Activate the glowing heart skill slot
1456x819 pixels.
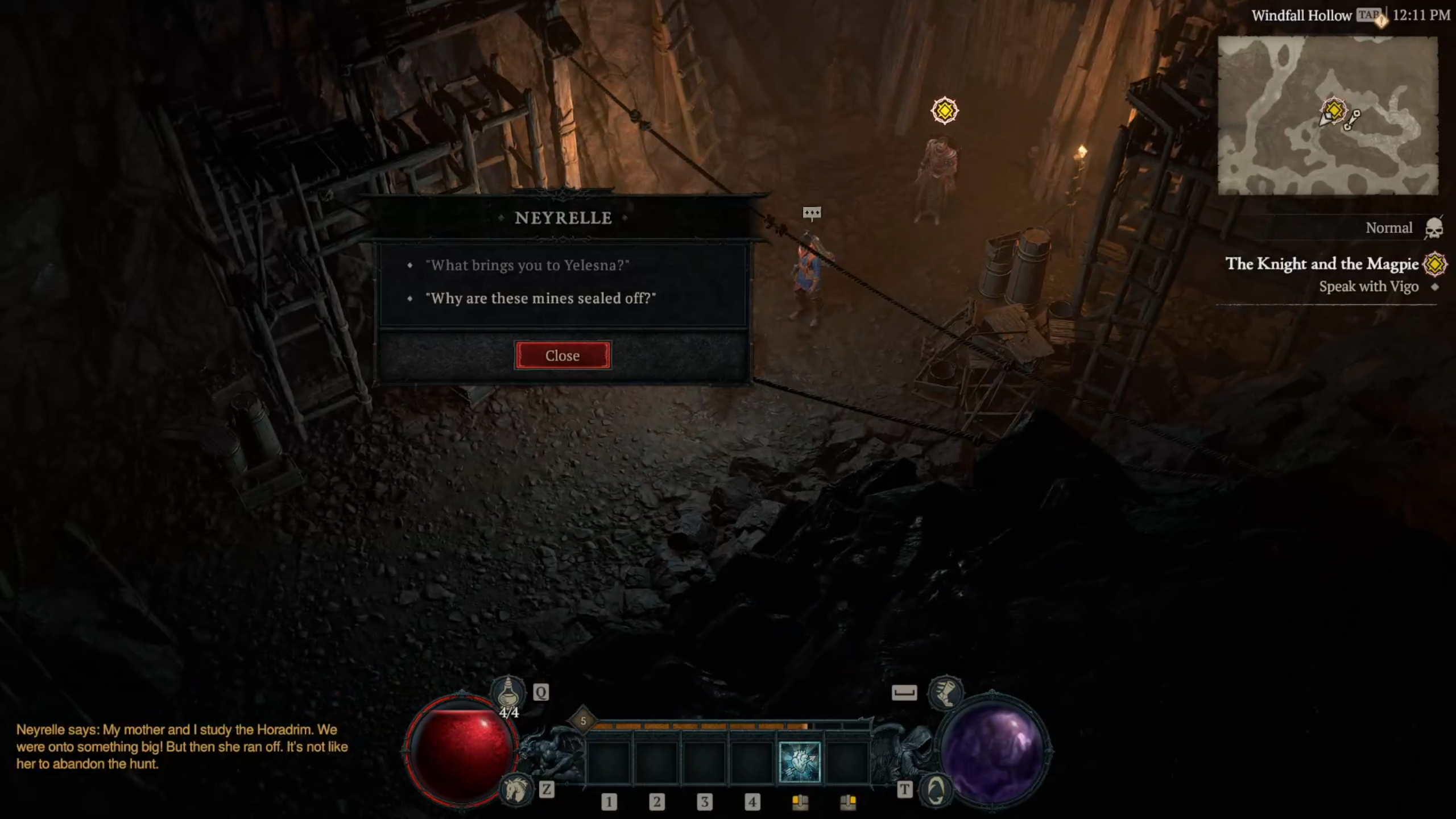(800, 762)
